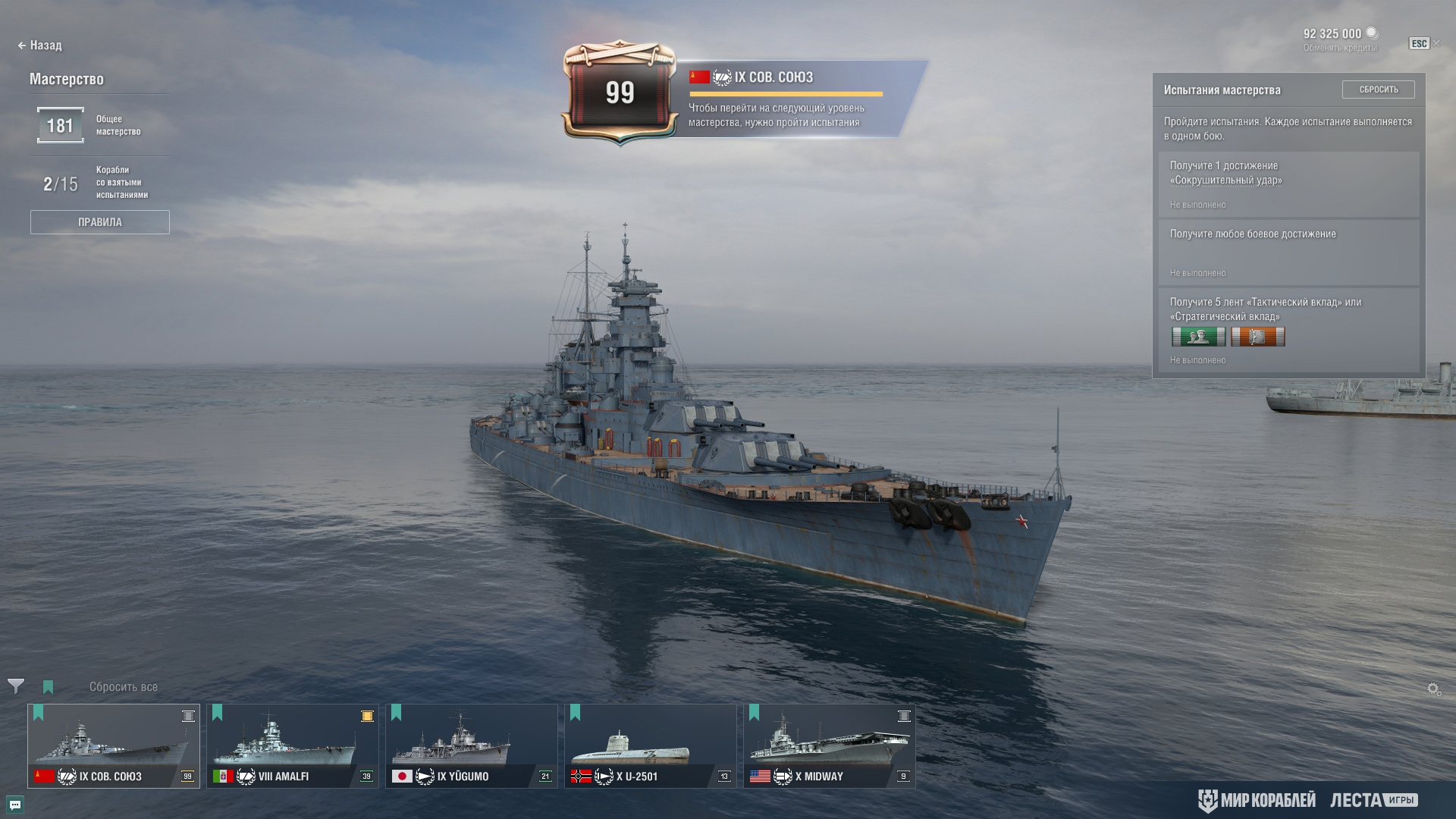Image resolution: width=1456 pixels, height=819 pixels.
Task: Select the IX Сов. Союз ship card
Action: coord(114,746)
